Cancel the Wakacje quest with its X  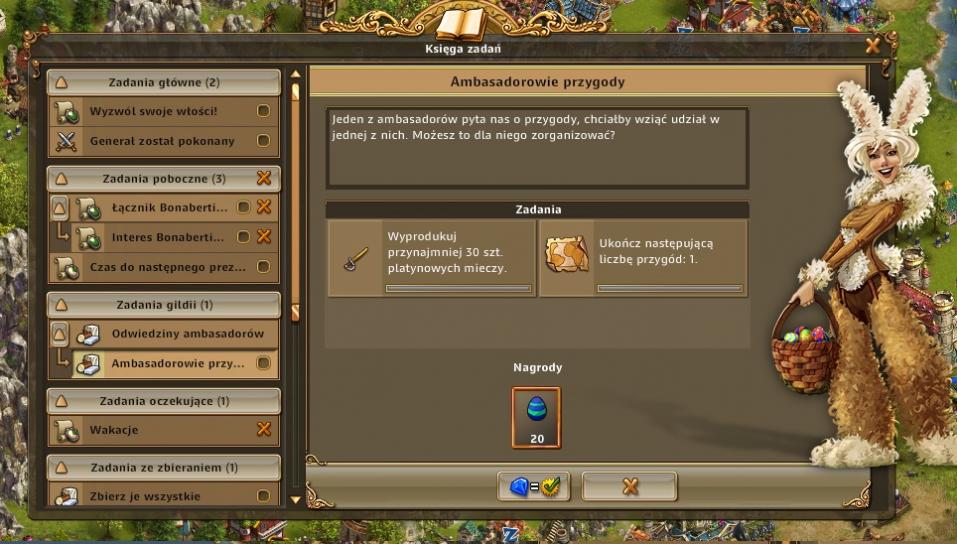[x=264, y=430]
